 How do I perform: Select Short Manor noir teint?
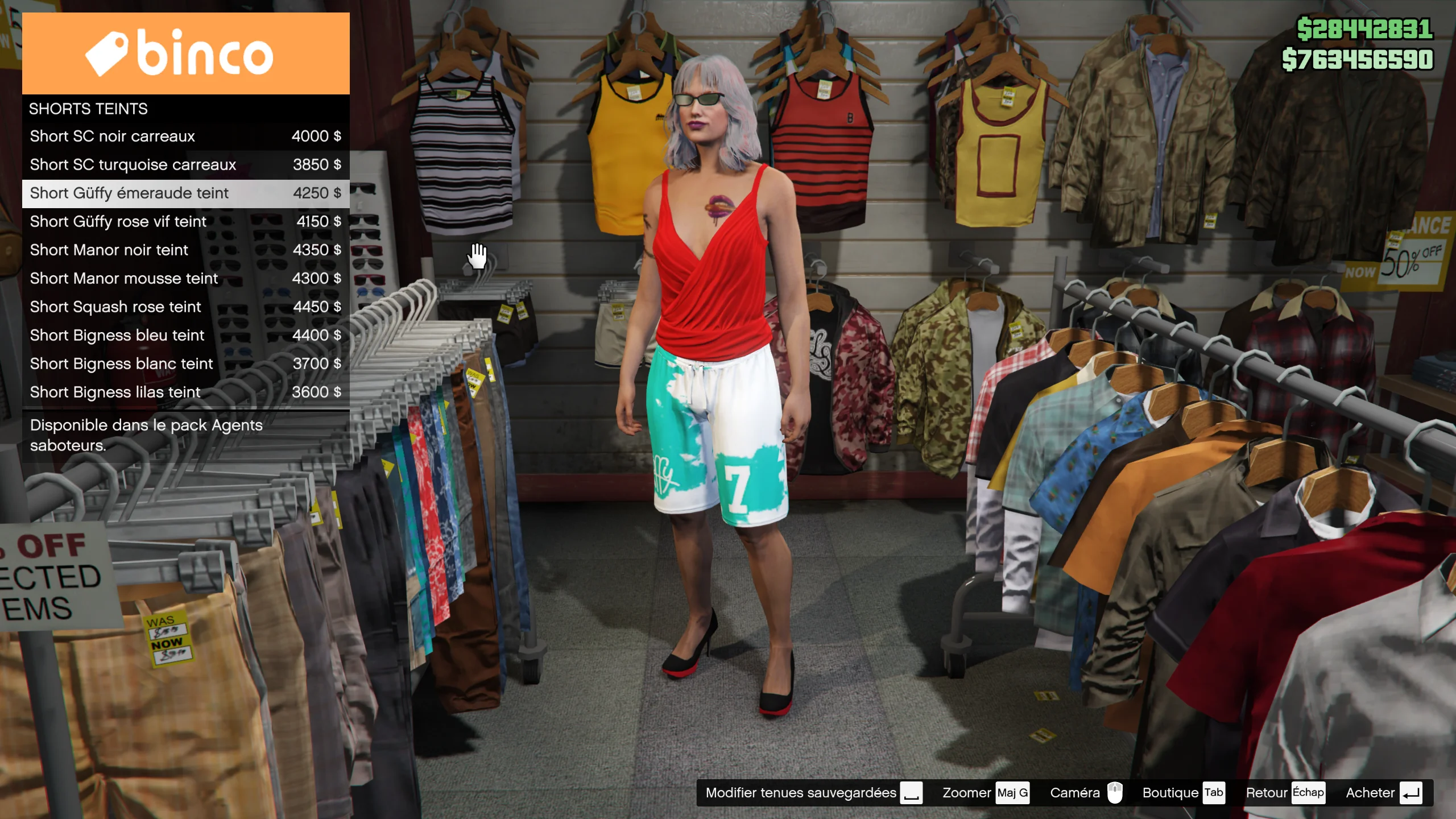click(185, 250)
